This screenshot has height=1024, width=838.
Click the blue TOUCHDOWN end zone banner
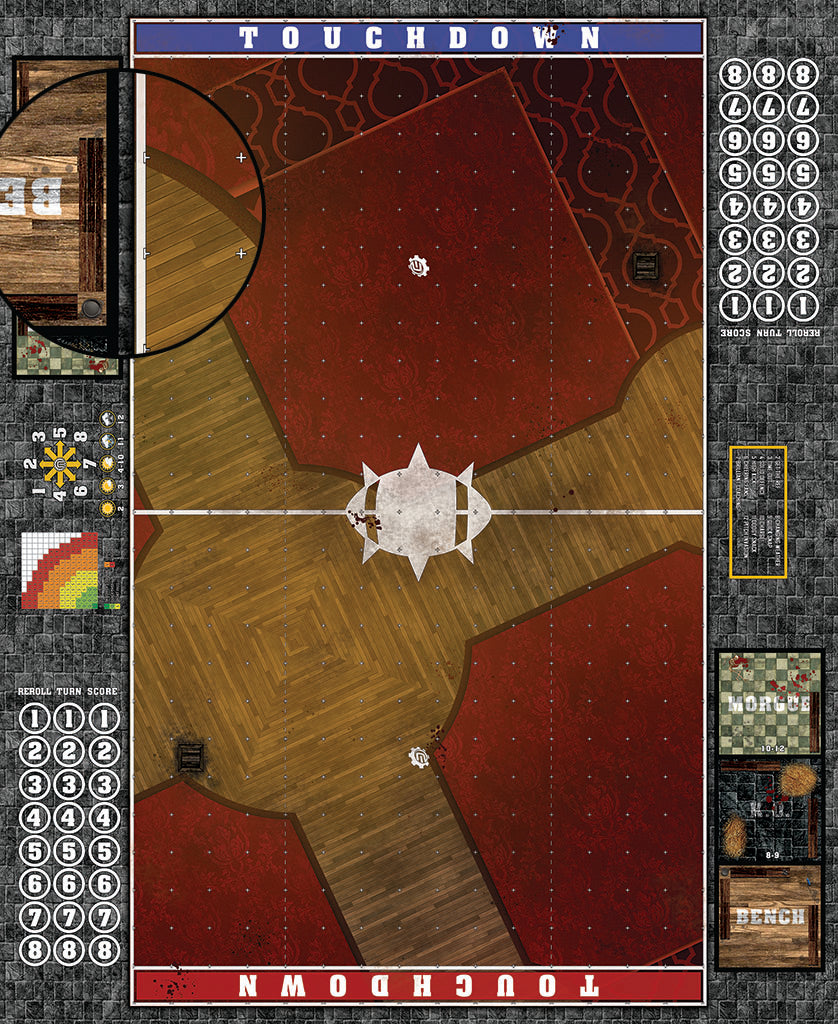(419, 38)
